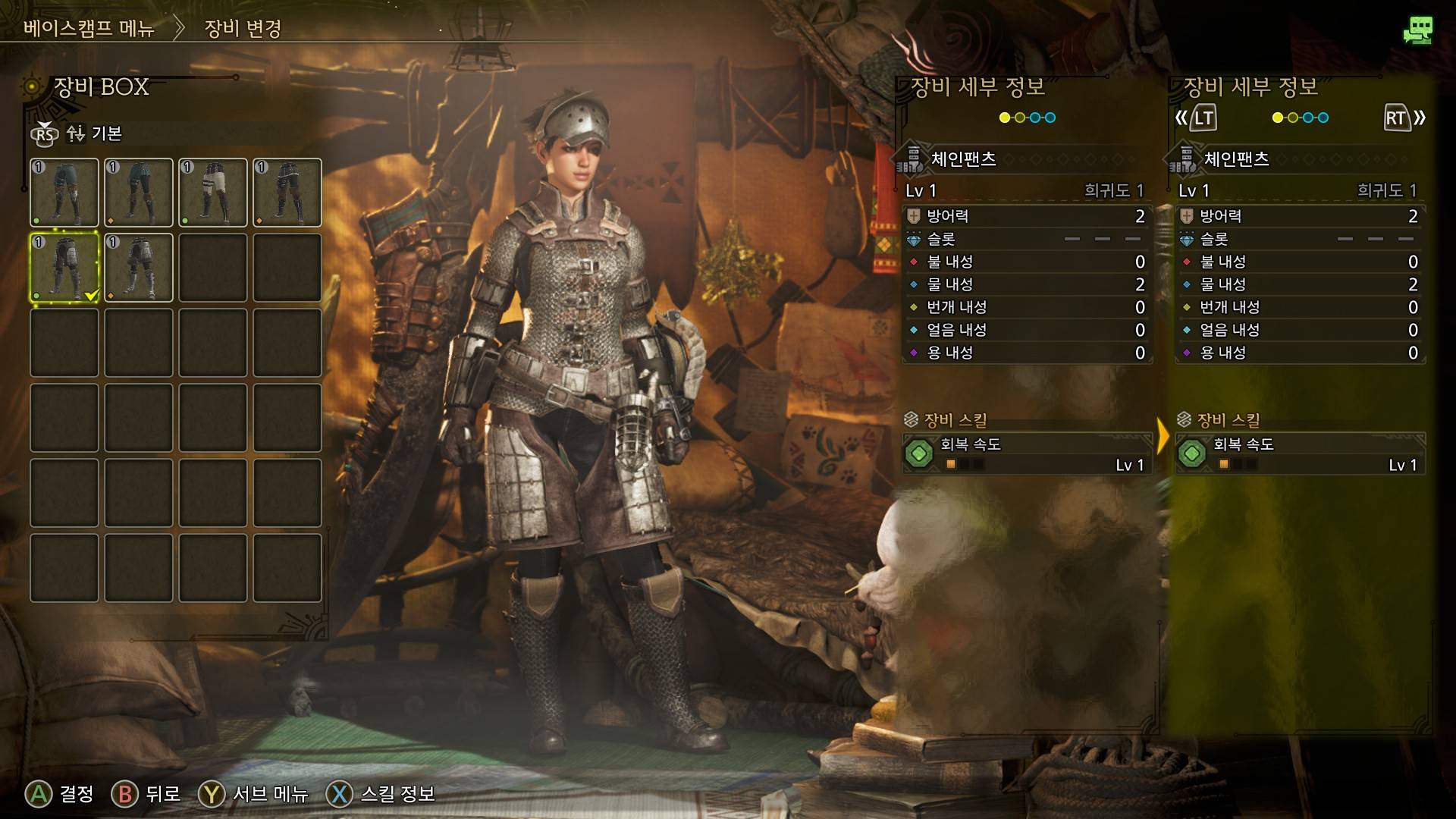The image size is (1456, 819).
Task: Go back via 베이스캠프 메뉴 breadcrumb
Action: pyautogui.click(x=89, y=29)
